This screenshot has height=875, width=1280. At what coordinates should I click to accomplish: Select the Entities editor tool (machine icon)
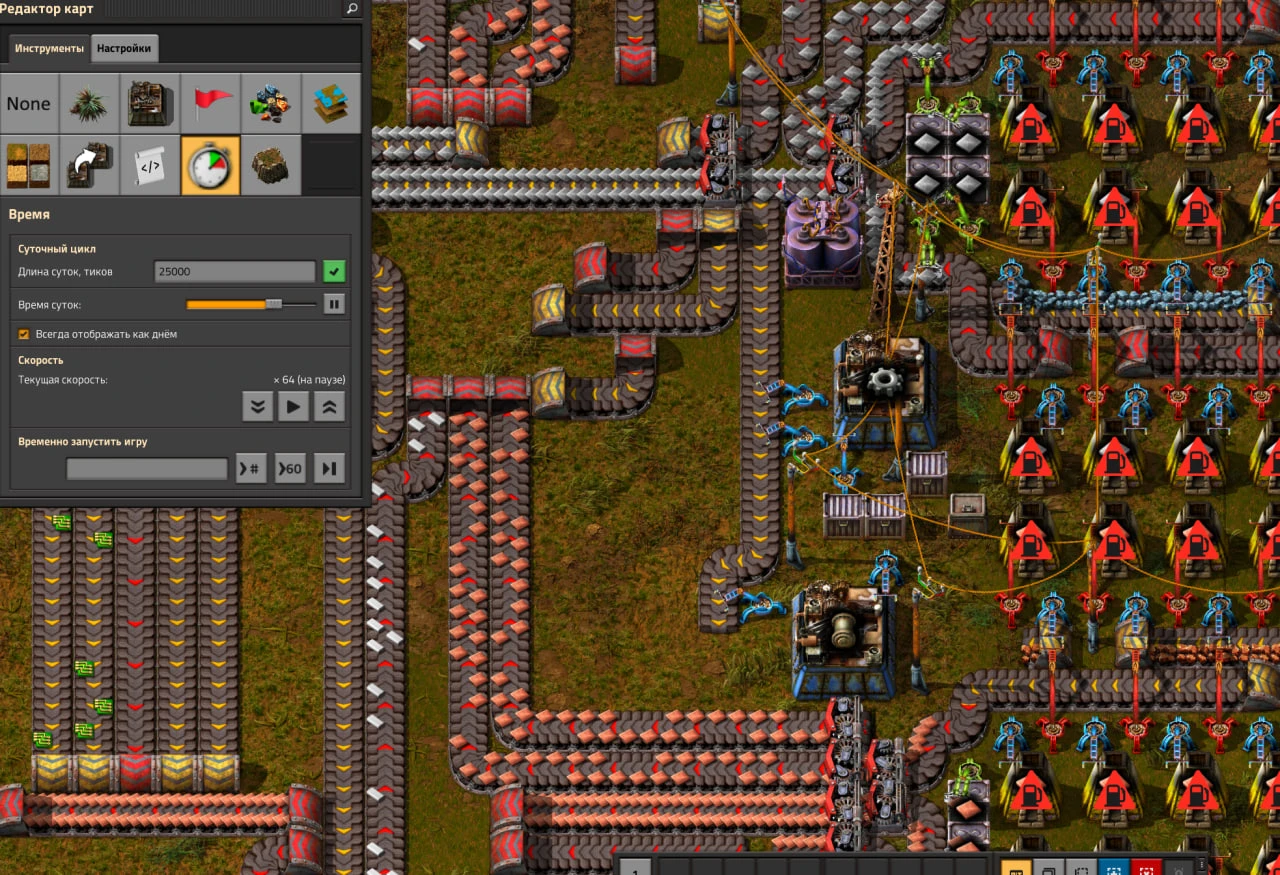coord(150,103)
